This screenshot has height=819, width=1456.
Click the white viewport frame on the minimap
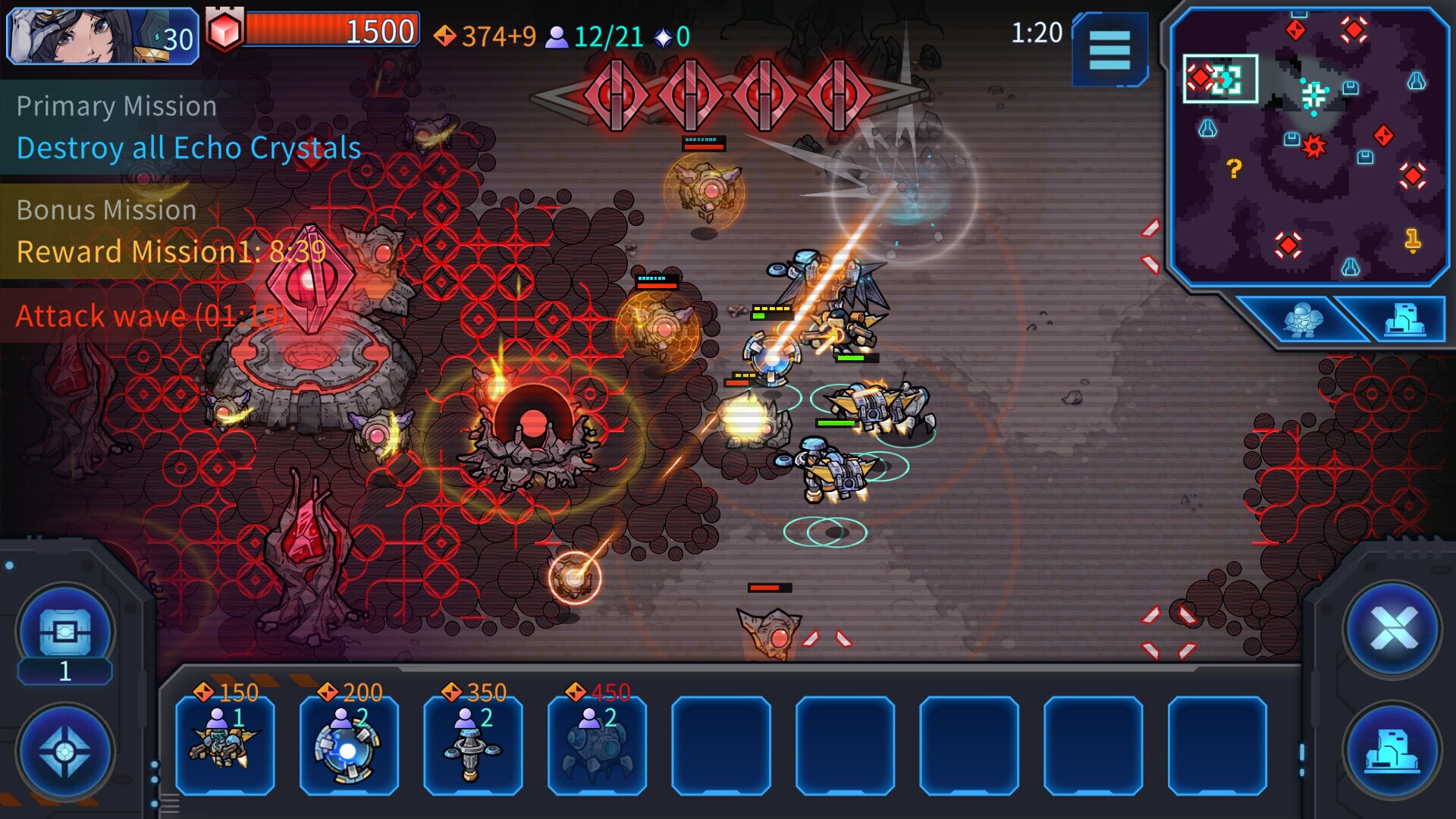click(x=1219, y=78)
